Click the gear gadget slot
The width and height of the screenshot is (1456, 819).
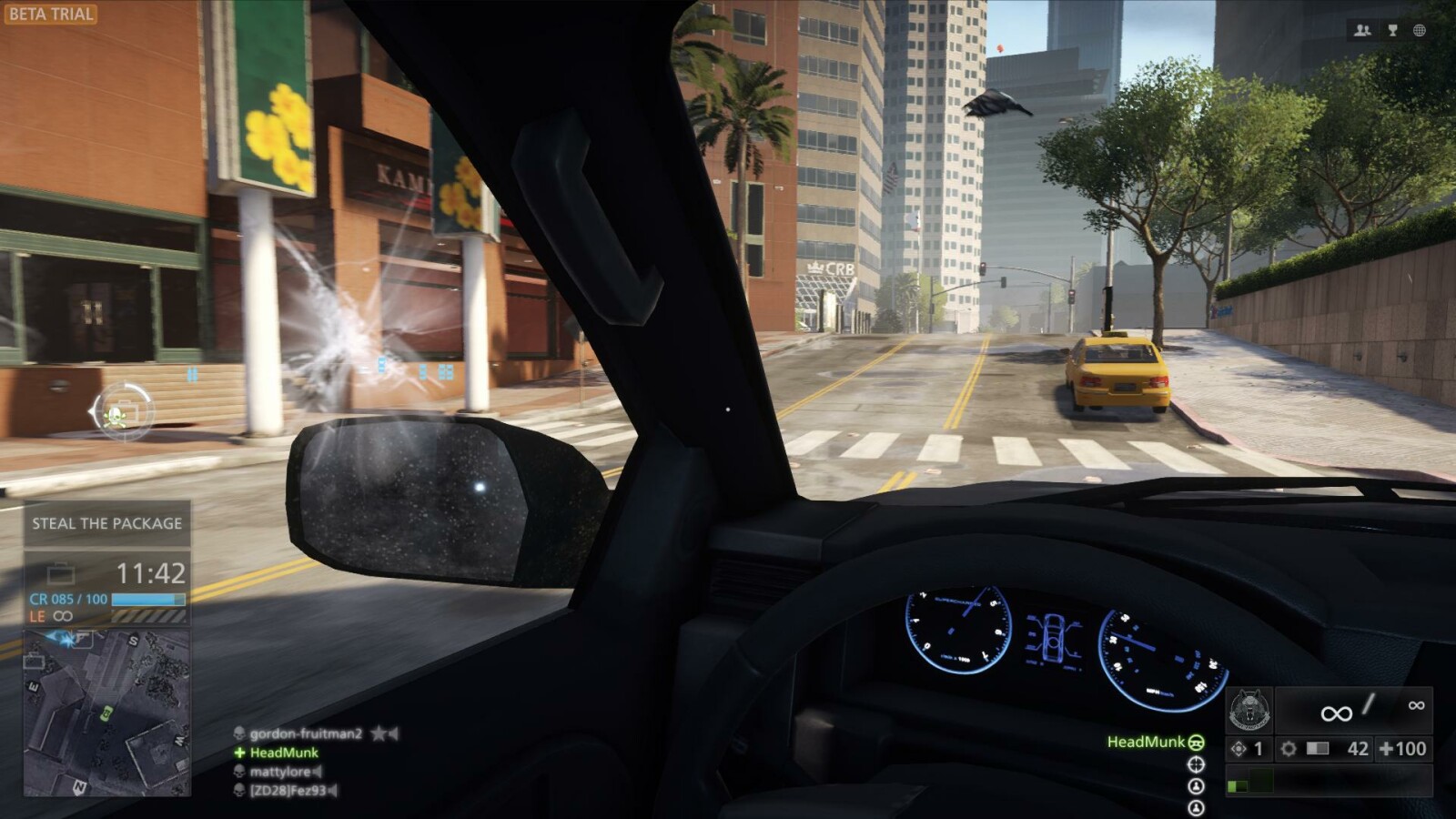[x=1289, y=749]
